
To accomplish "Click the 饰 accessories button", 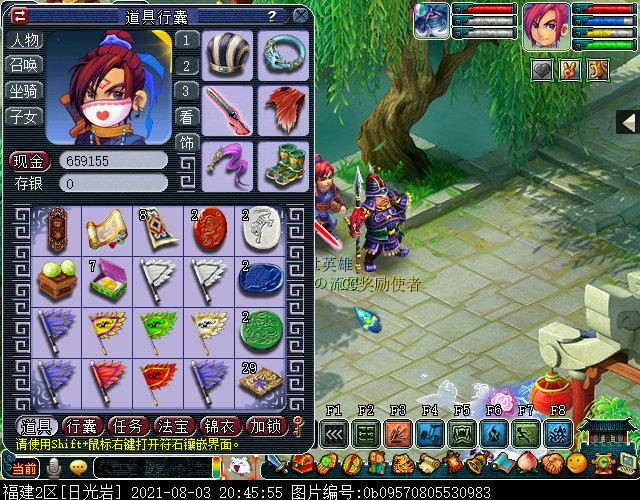I will pyautogui.click(x=186, y=142).
